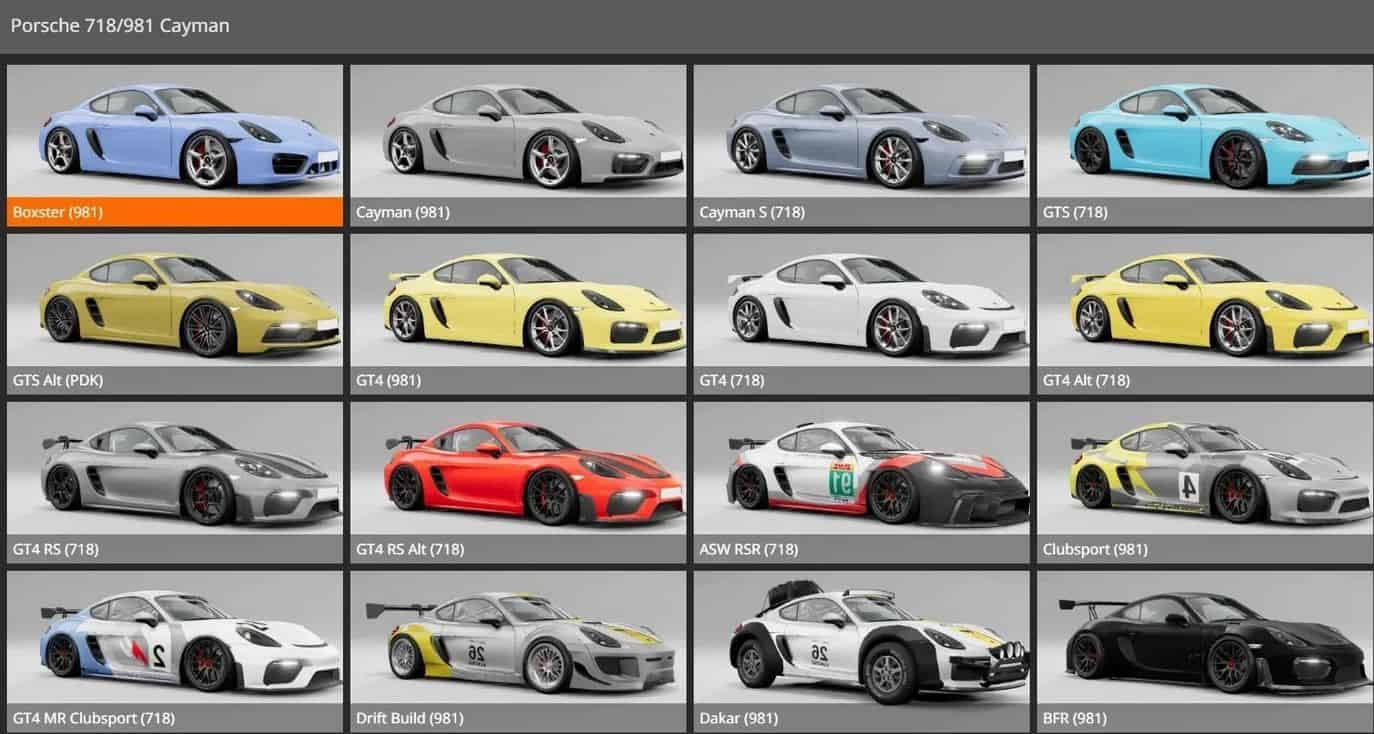The width and height of the screenshot is (1374, 734).
Task: Select the silver GT4 RS (718)
Action: pyautogui.click(x=175, y=482)
